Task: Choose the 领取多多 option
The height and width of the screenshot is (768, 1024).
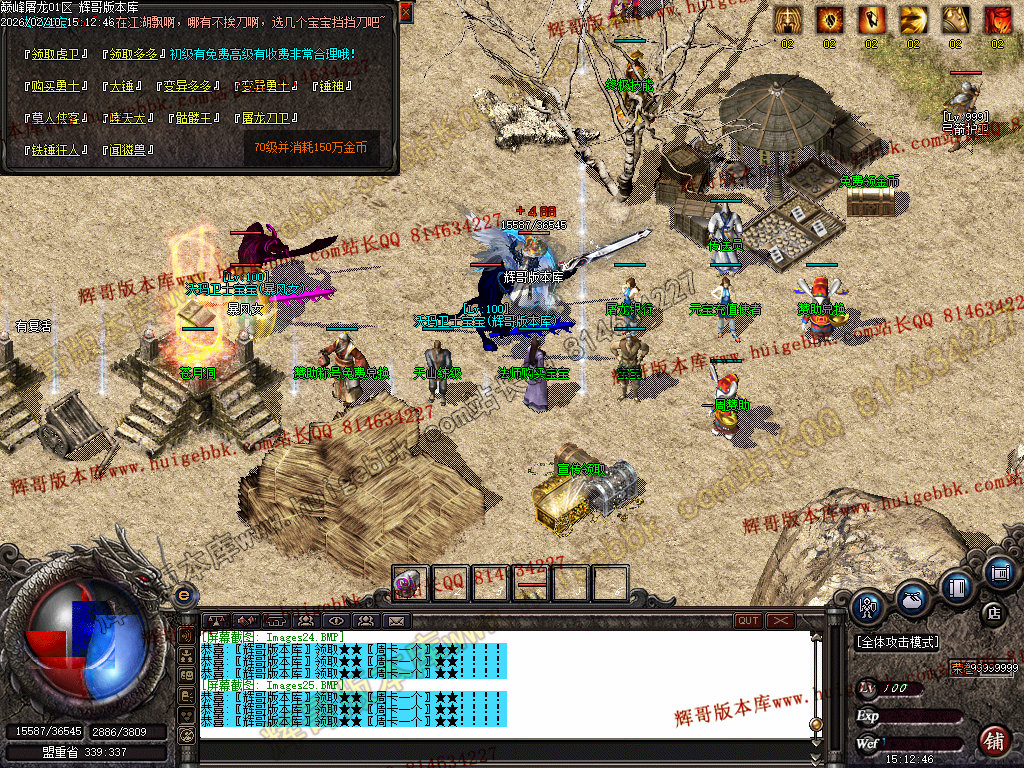Action: 134,53
